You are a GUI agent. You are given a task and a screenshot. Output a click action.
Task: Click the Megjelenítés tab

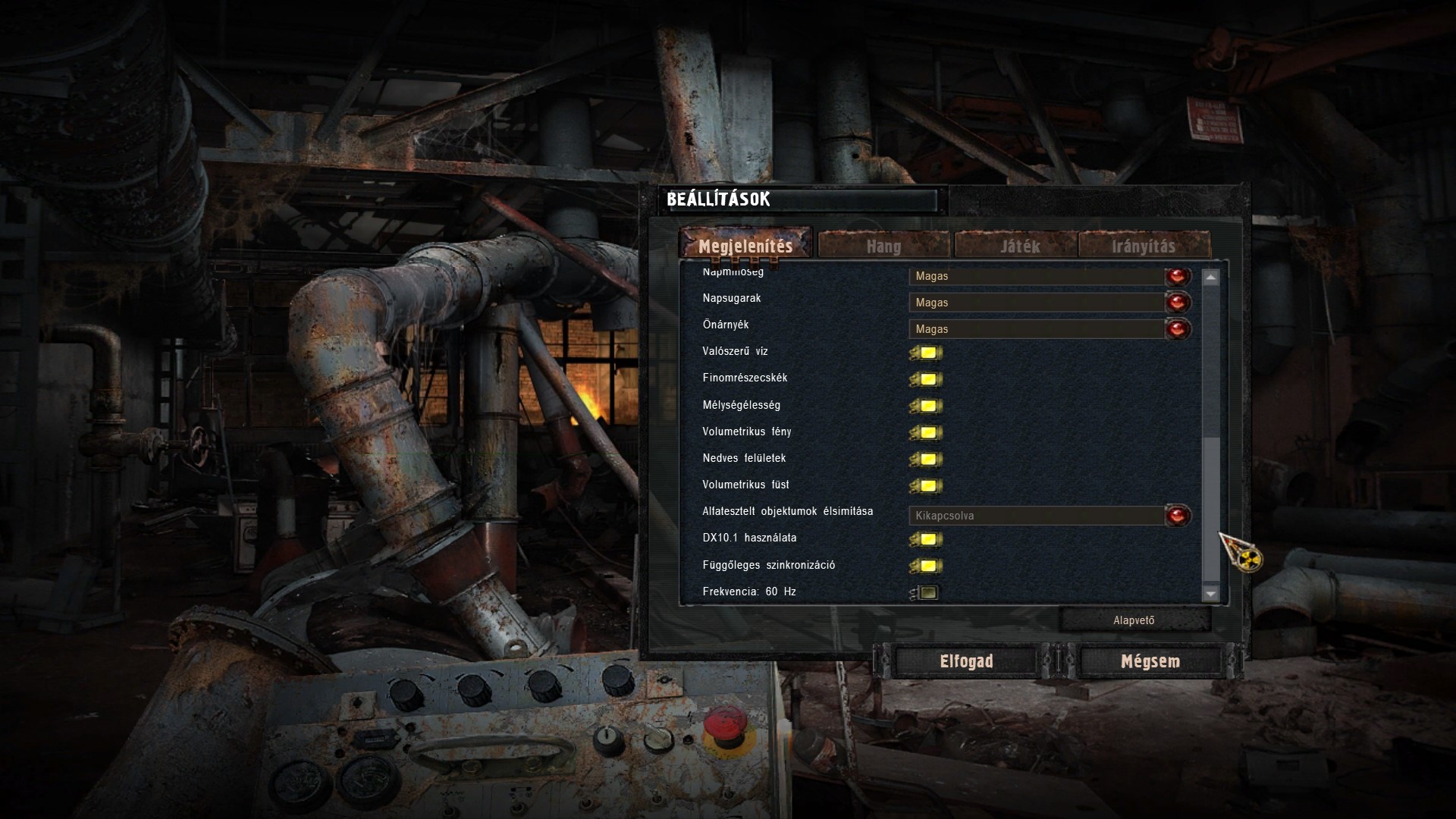[745, 246]
